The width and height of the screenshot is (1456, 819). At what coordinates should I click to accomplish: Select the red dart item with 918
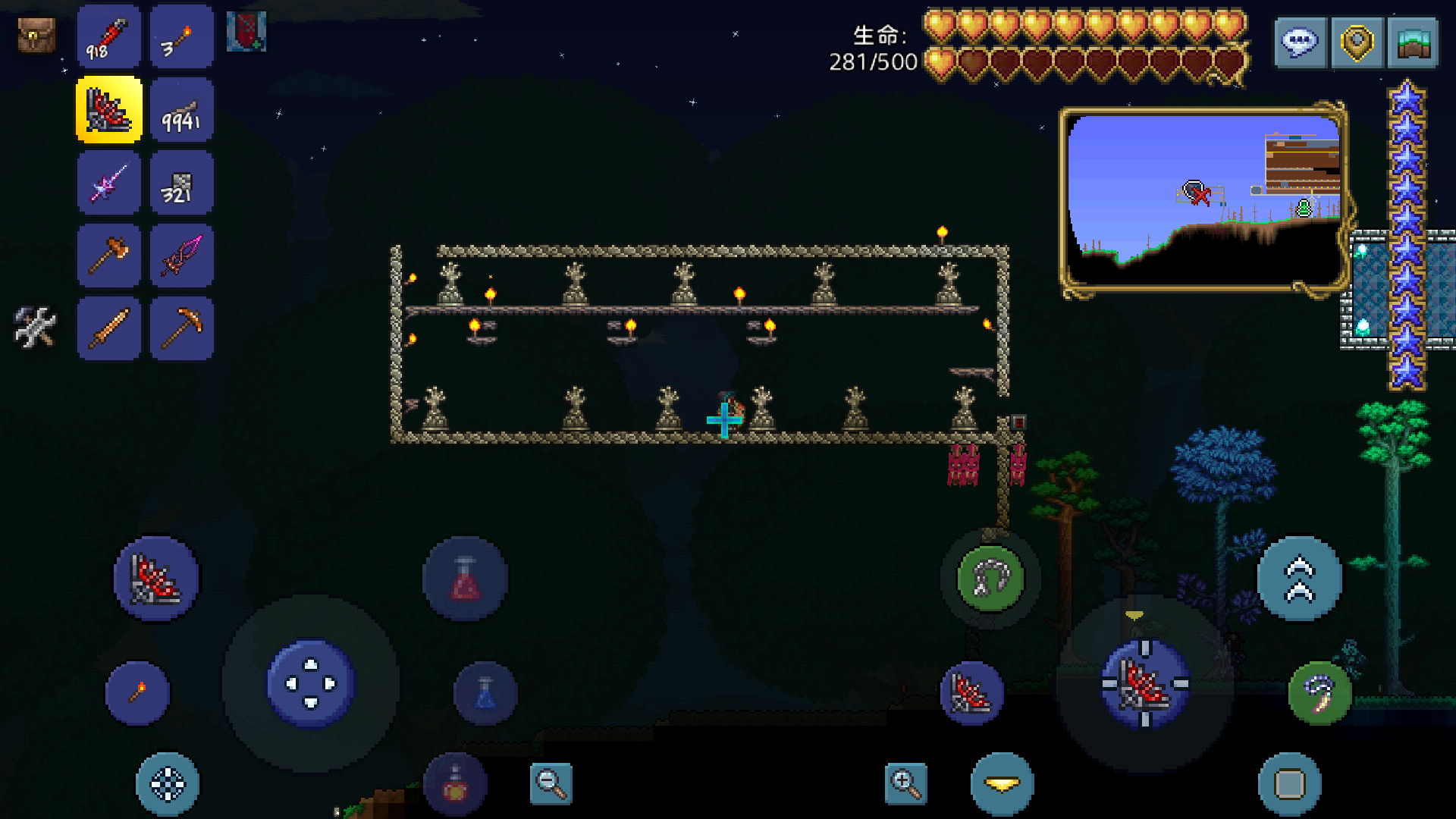point(108,36)
